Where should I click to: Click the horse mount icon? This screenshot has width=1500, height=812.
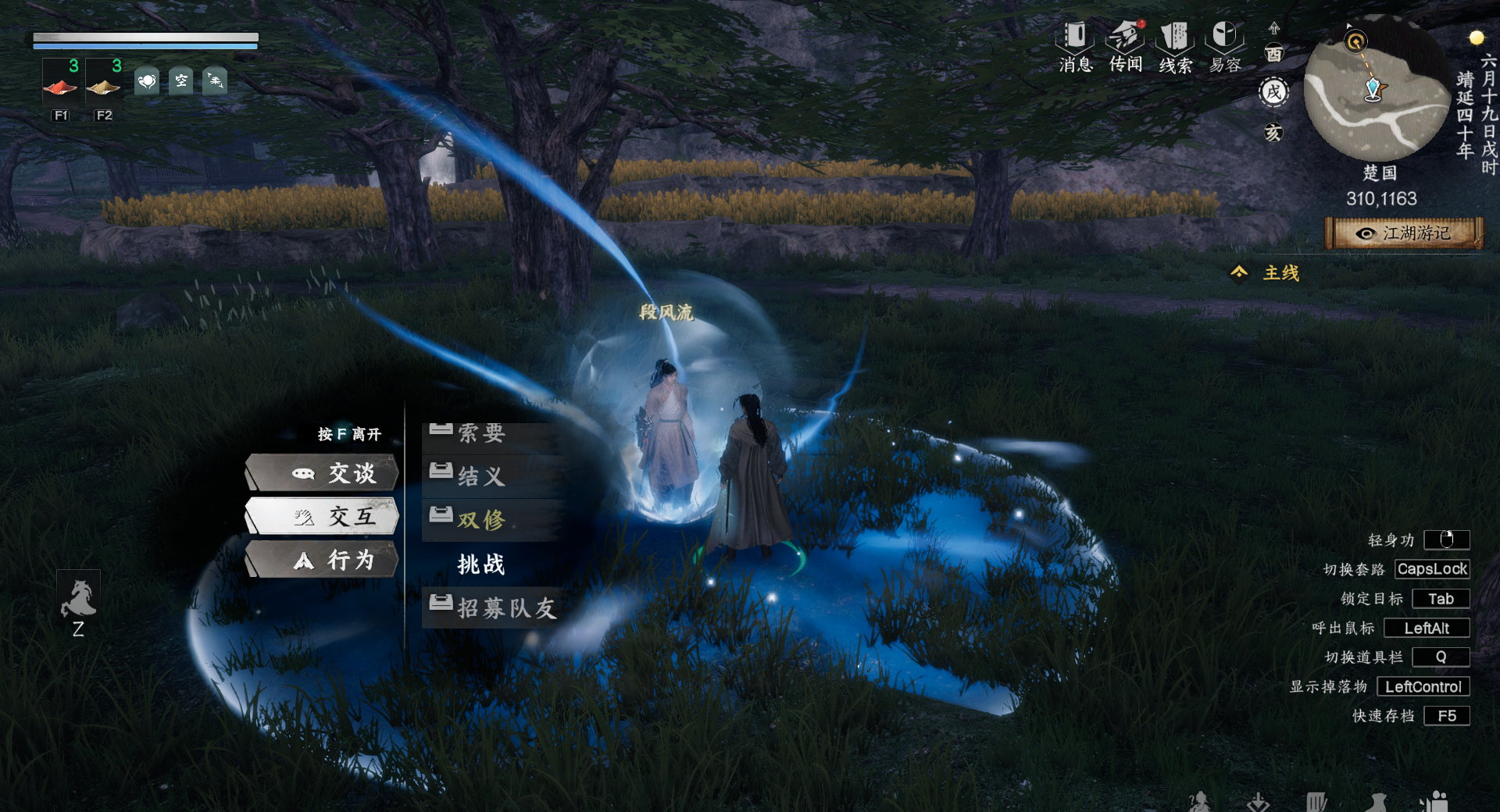[x=78, y=600]
